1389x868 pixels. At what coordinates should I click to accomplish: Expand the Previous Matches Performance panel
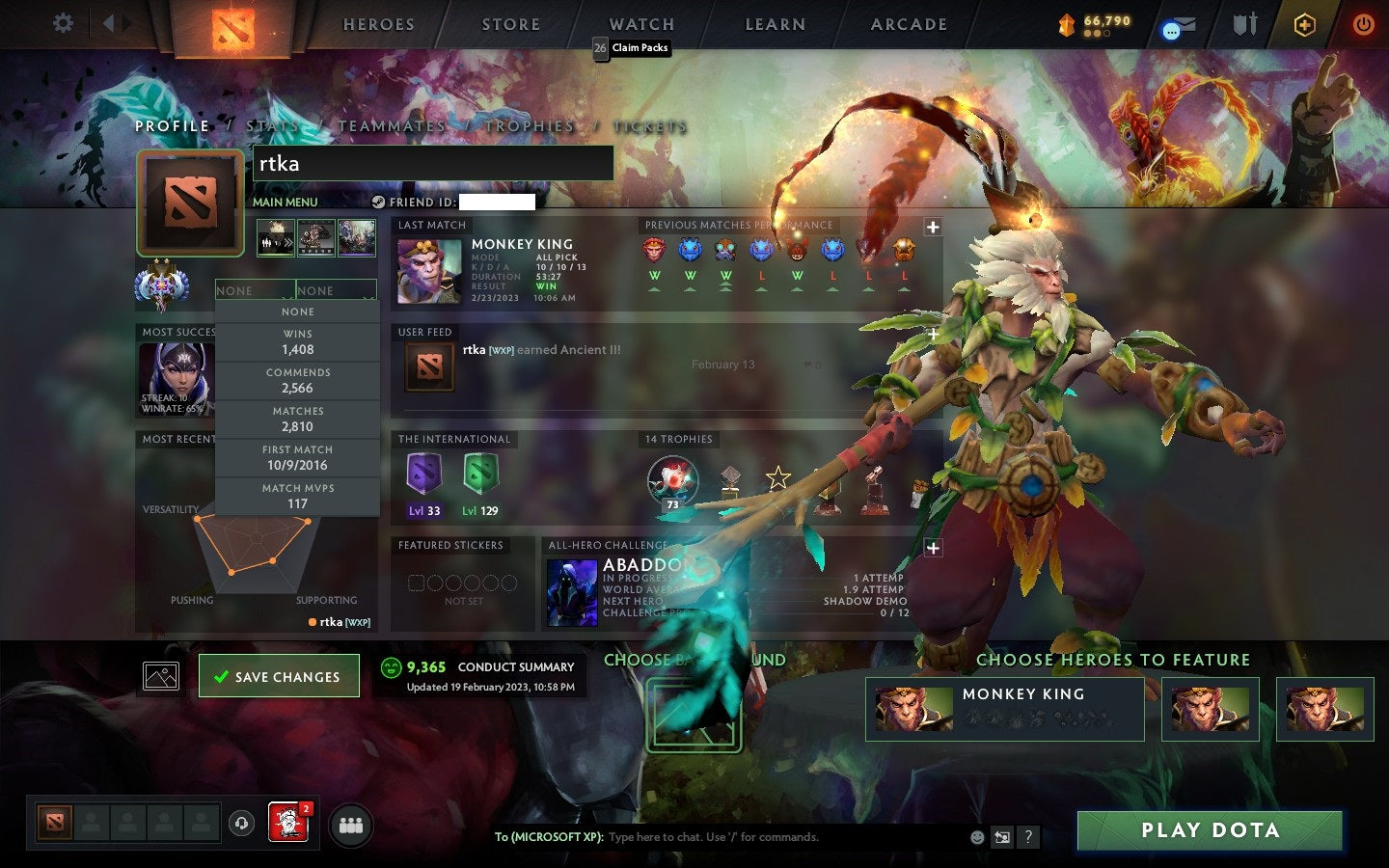(x=933, y=227)
